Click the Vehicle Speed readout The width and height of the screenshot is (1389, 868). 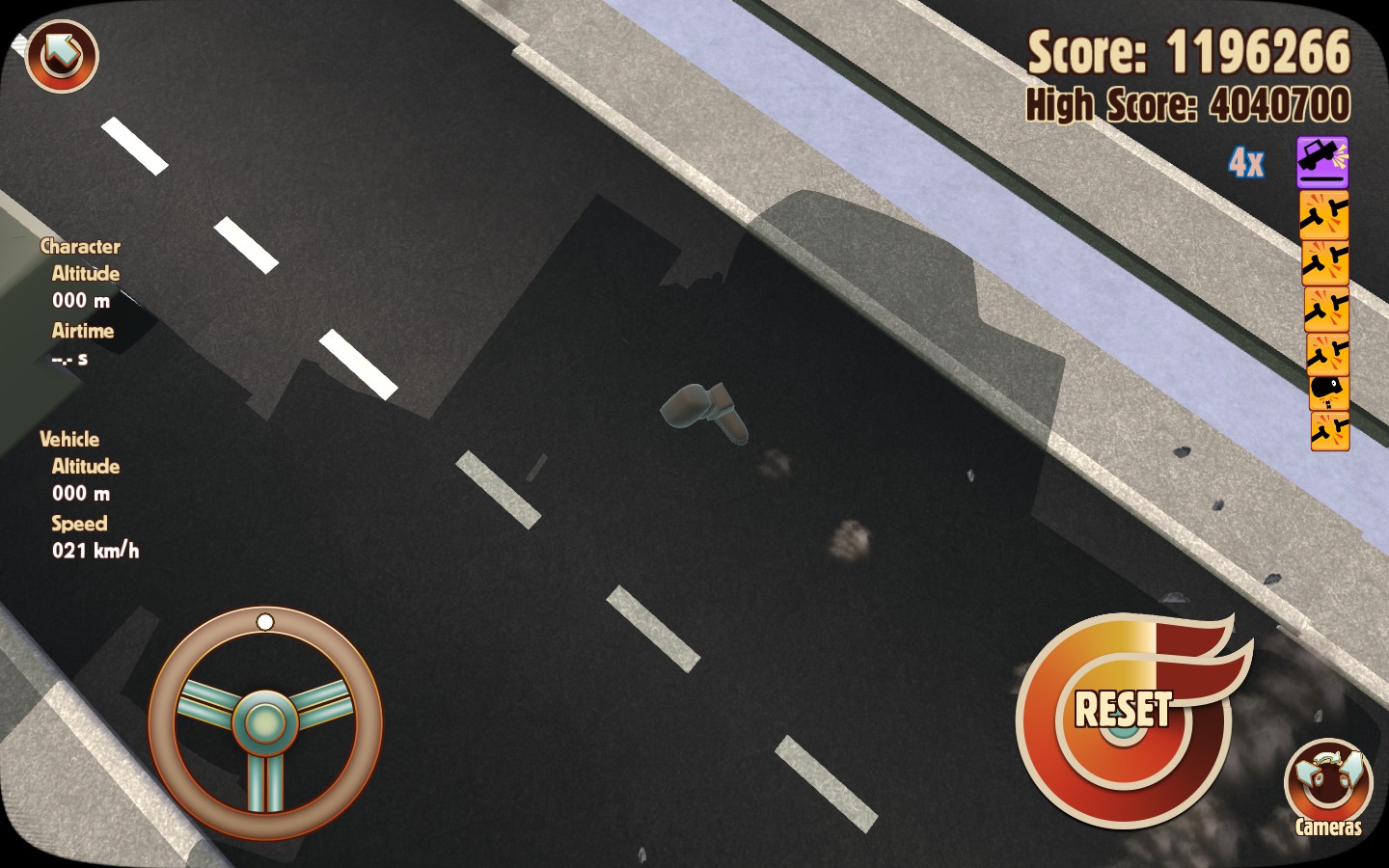click(95, 550)
